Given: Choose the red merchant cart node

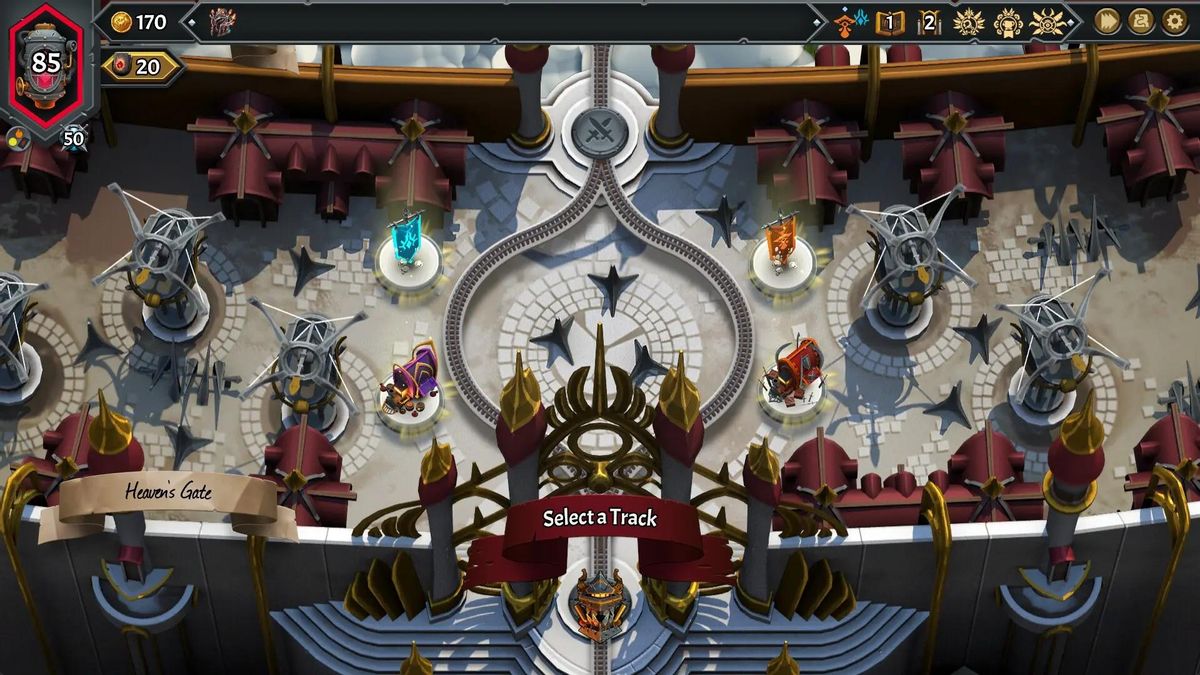Looking at the screenshot, I should click(793, 378).
